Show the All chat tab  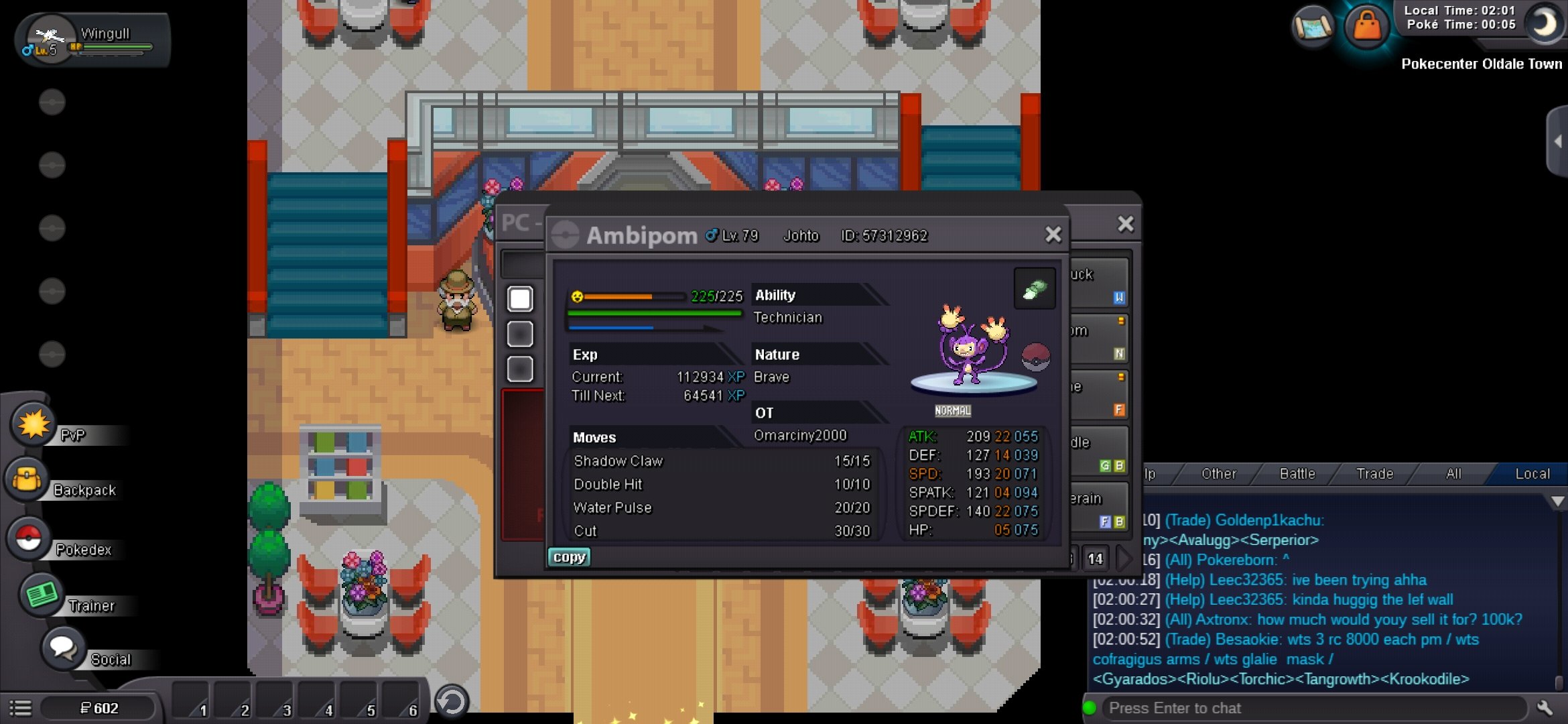[1453, 474]
